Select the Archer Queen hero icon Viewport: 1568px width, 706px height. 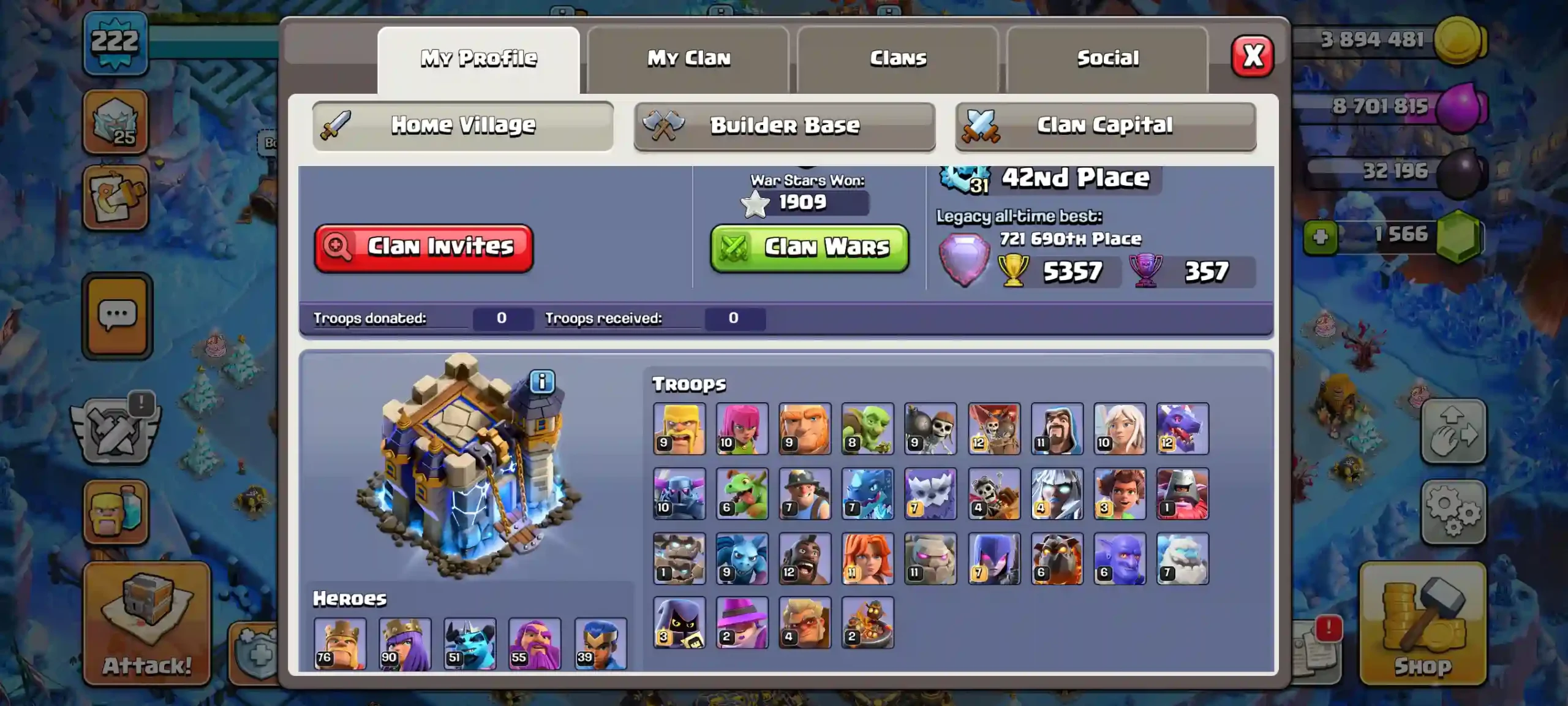pyautogui.click(x=405, y=643)
